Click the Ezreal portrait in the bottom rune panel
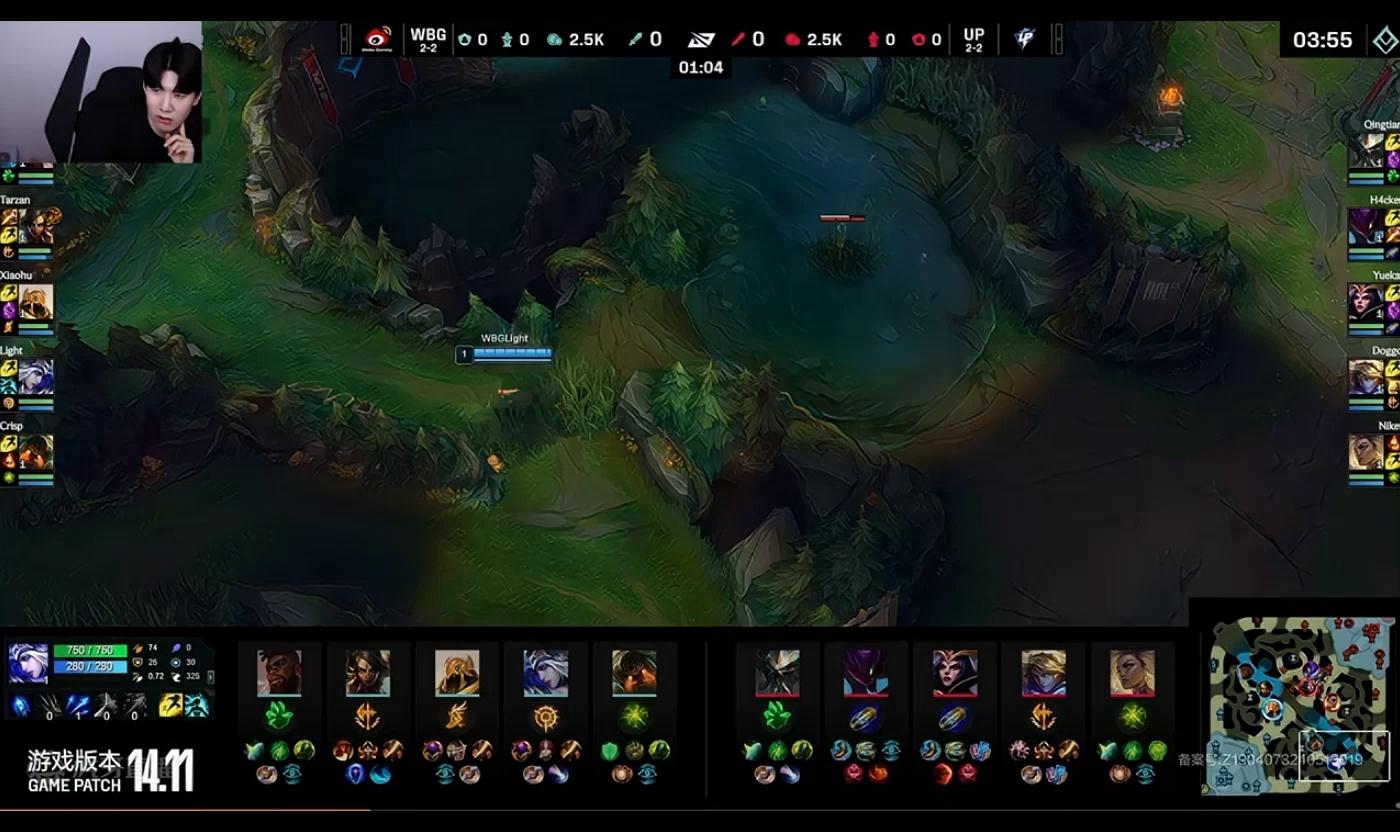1400x832 pixels. (x=1043, y=672)
